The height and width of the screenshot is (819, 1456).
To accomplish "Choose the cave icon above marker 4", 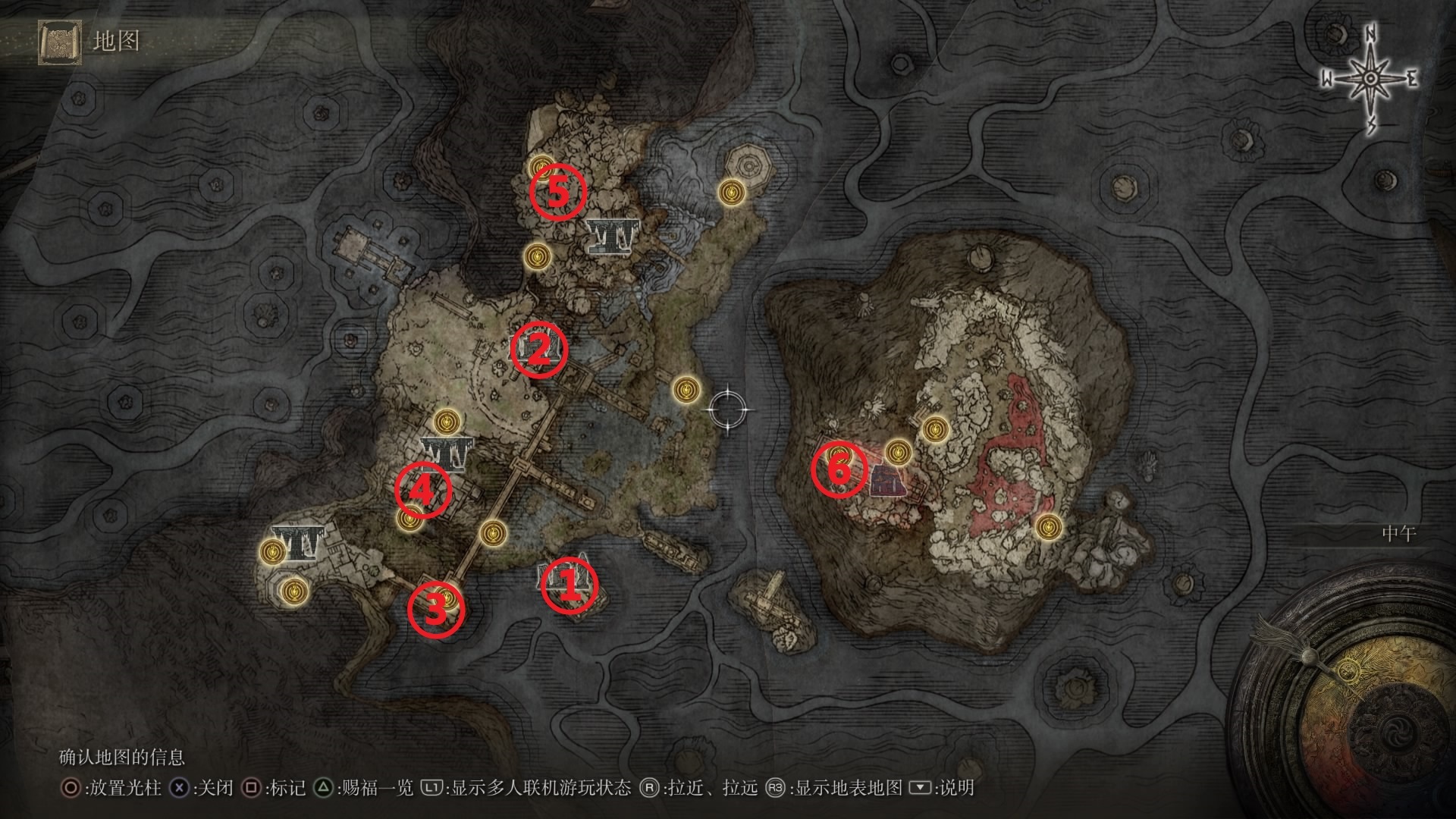I will [447, 453].
